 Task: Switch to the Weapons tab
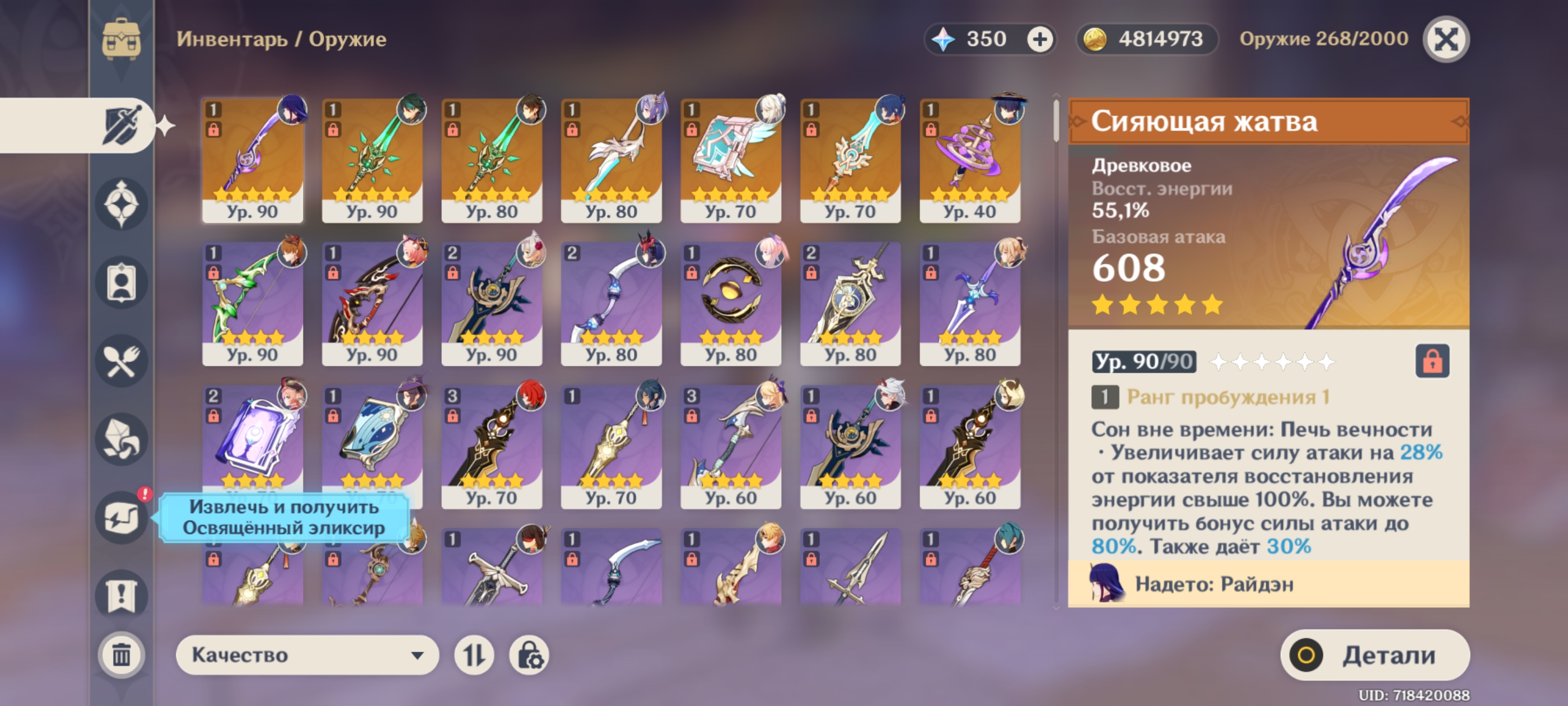tap(122, 125)
